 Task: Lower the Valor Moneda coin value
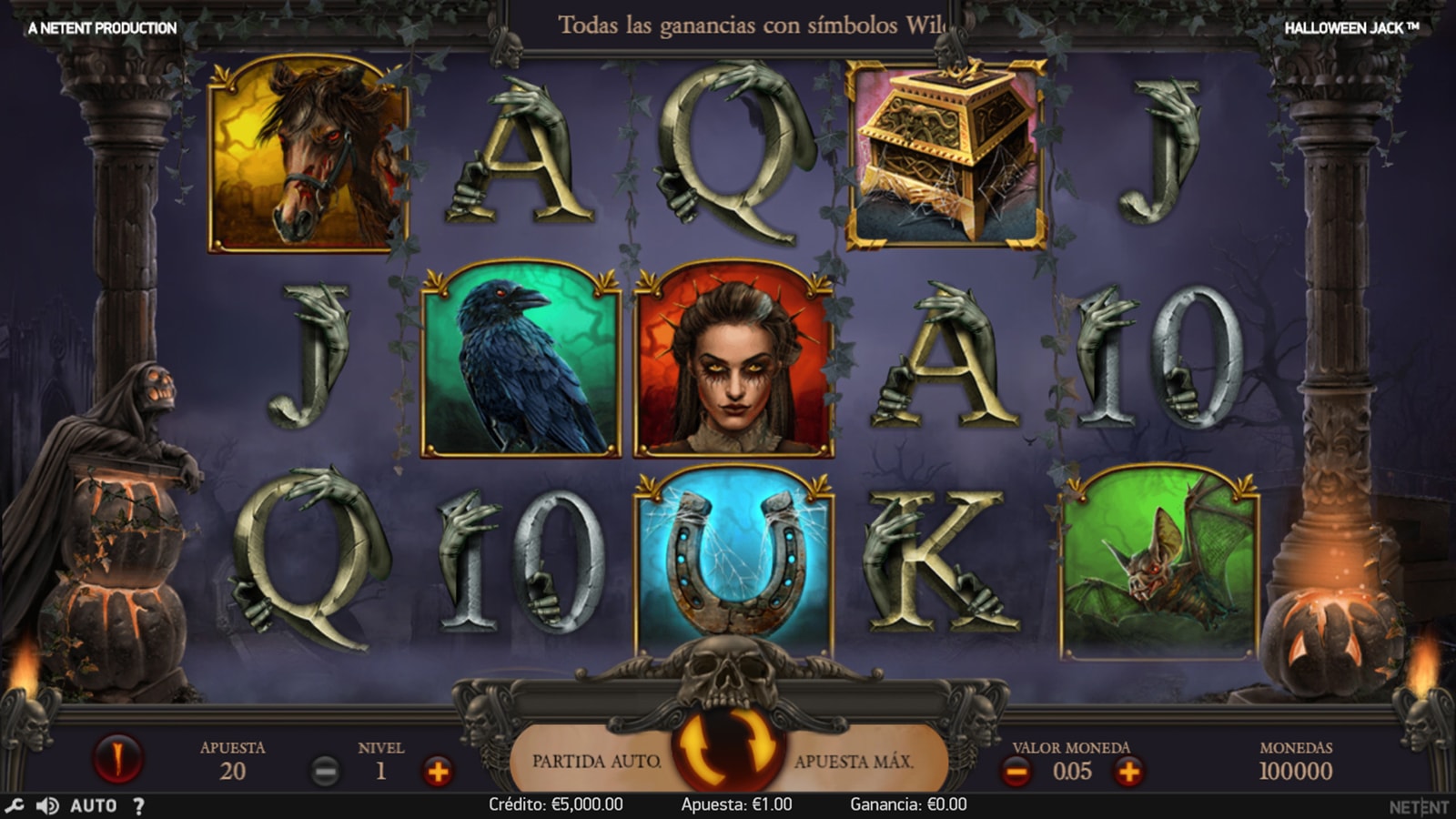[1016, 772]
